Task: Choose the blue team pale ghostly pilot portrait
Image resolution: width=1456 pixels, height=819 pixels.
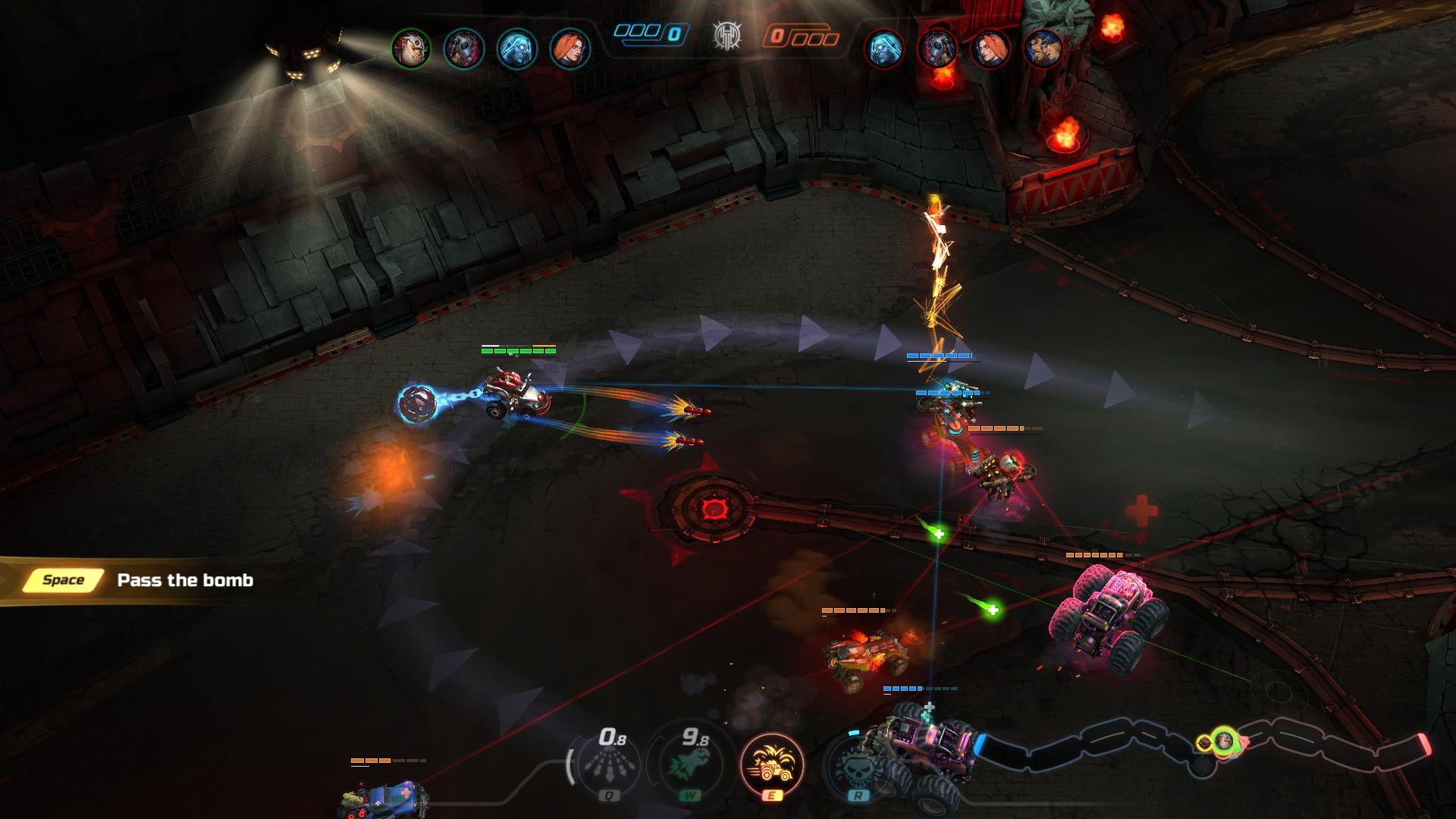Action: tap(516, 49)
